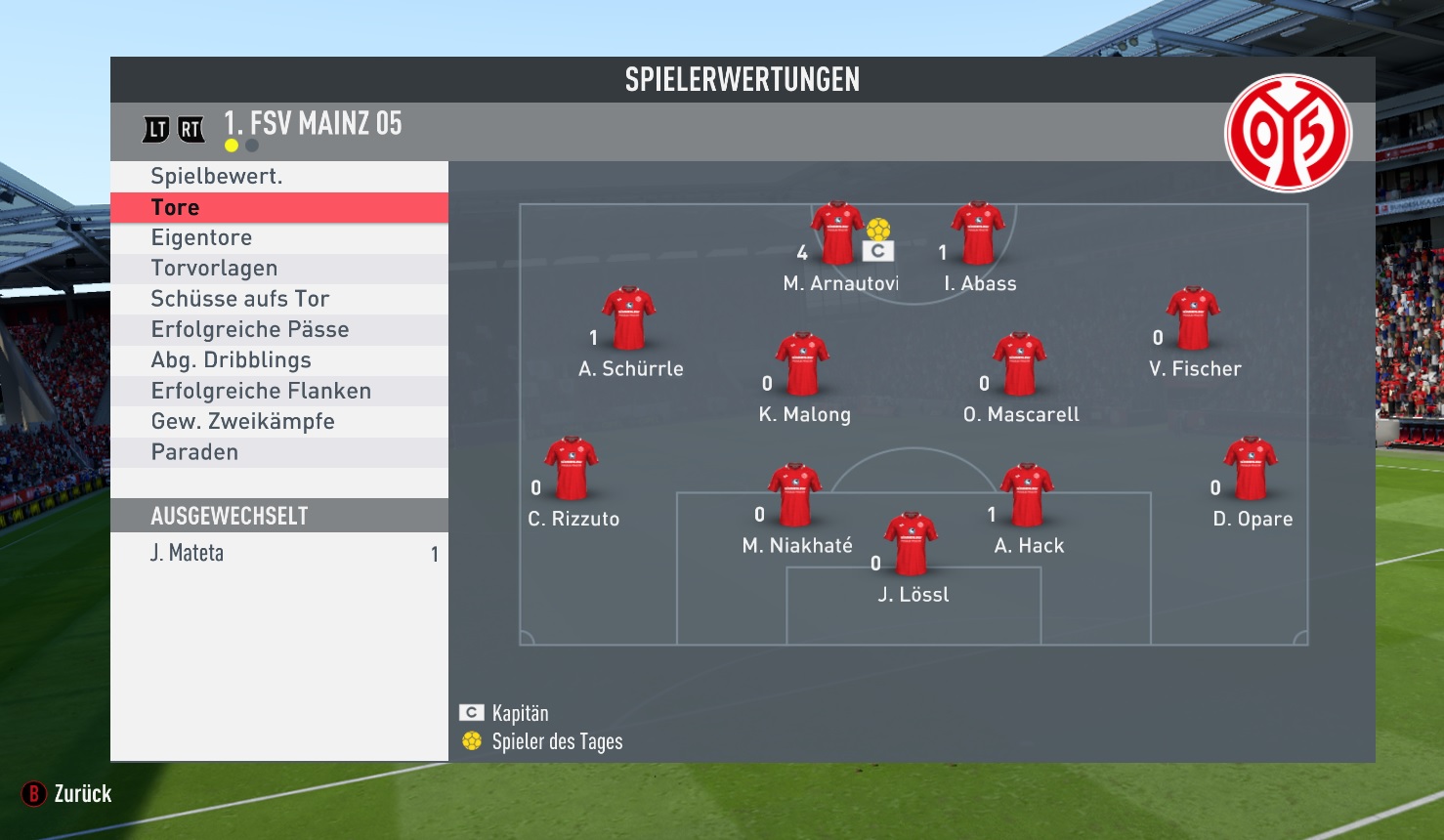
Task: Select the Paraden stat entry
Action: pos(278,452)
